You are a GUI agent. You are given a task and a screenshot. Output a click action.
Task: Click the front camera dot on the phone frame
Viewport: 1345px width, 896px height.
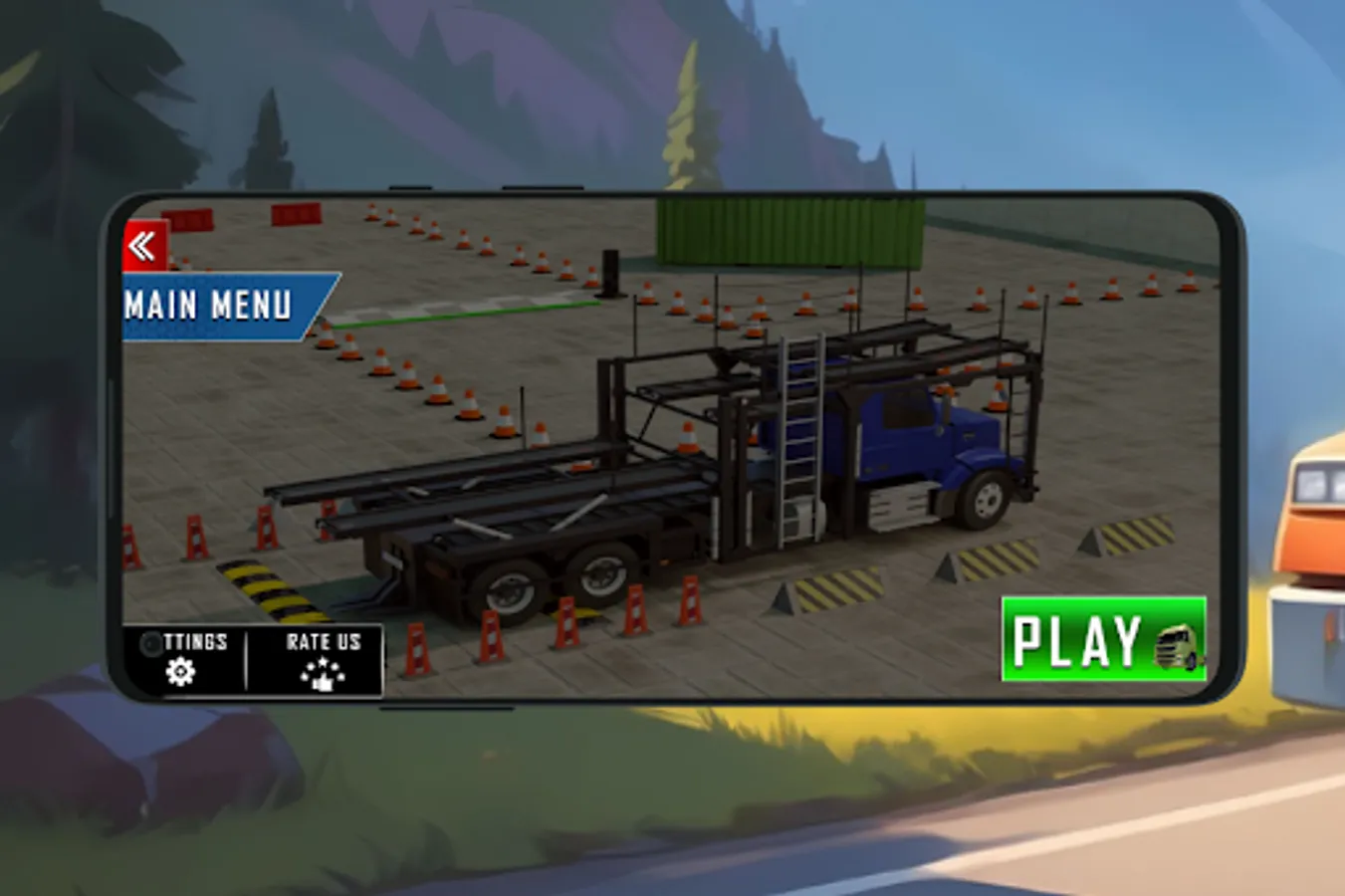pyautogui.click(x=149, y=642)
